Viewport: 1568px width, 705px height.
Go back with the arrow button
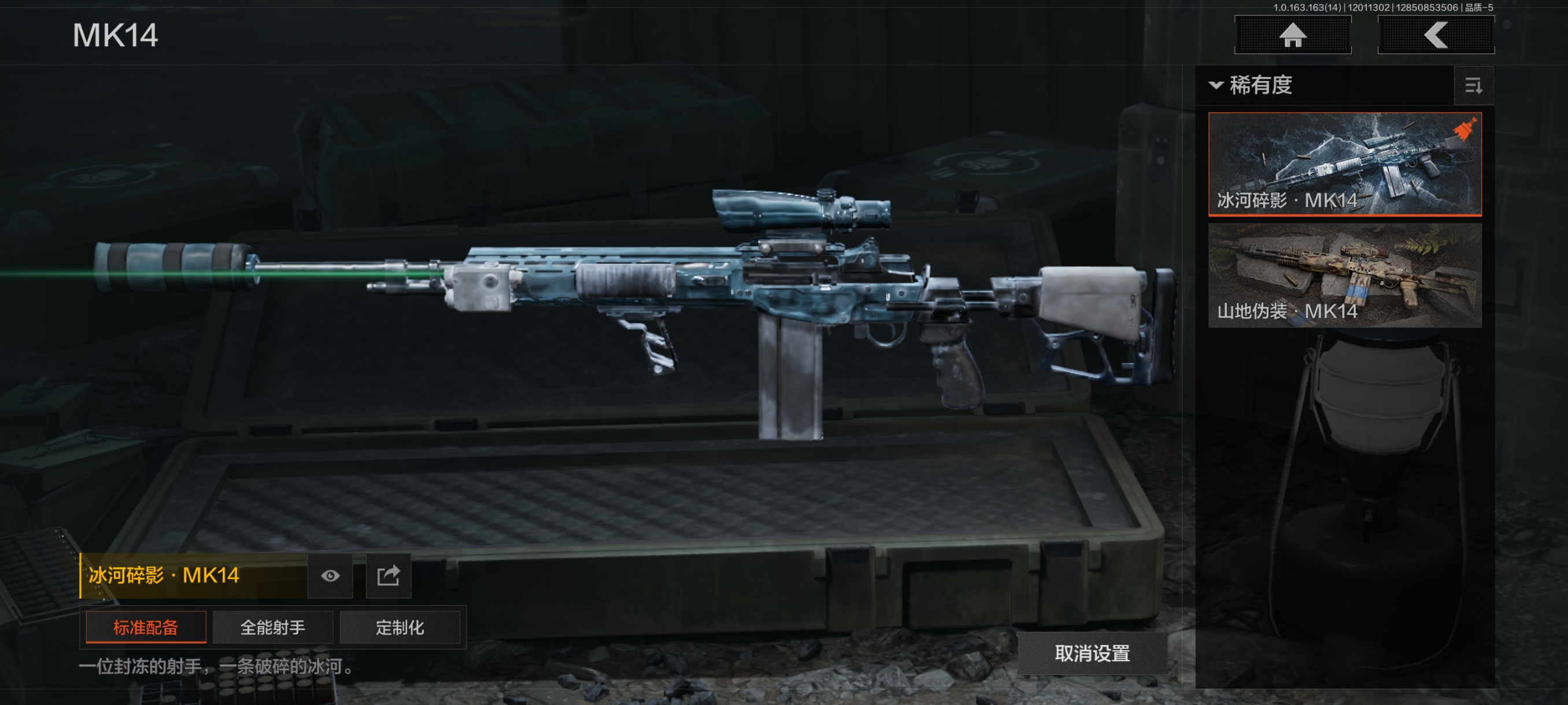tap(1435, 35)
